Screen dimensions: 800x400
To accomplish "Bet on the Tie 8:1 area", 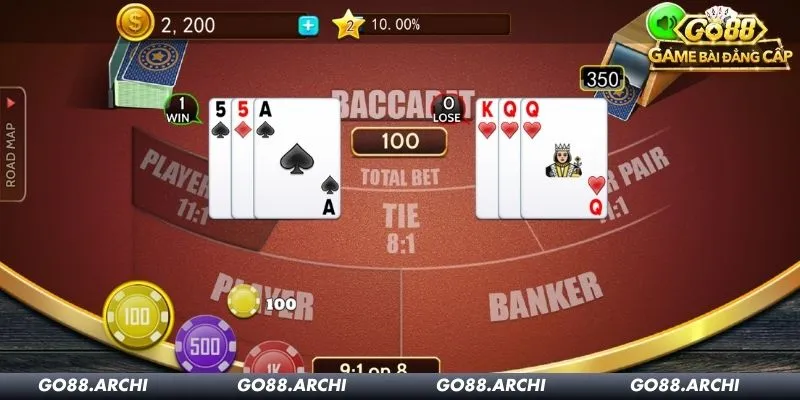I will [400, 226].
